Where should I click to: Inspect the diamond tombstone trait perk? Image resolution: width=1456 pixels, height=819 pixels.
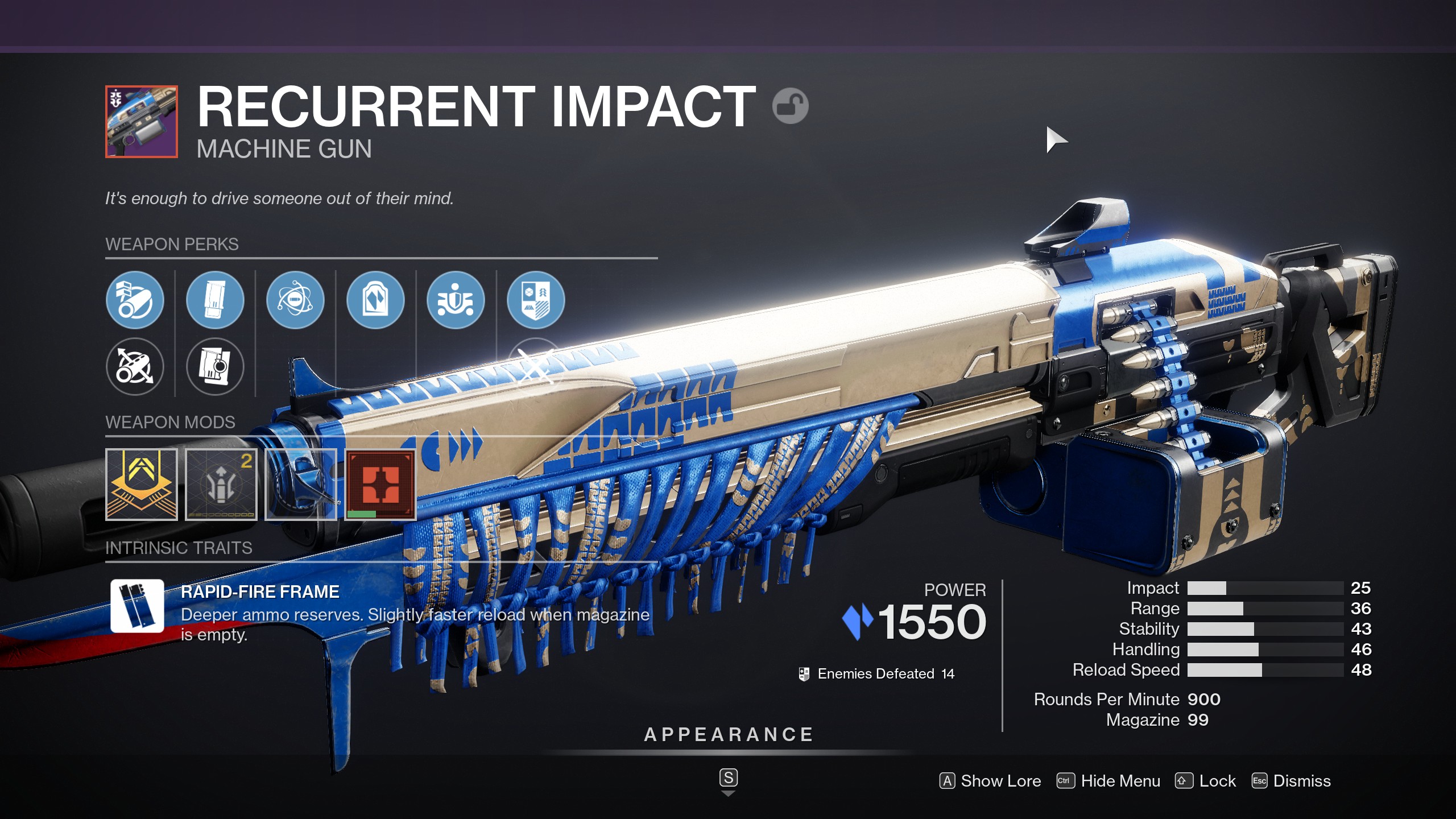[x=375, y=300]
